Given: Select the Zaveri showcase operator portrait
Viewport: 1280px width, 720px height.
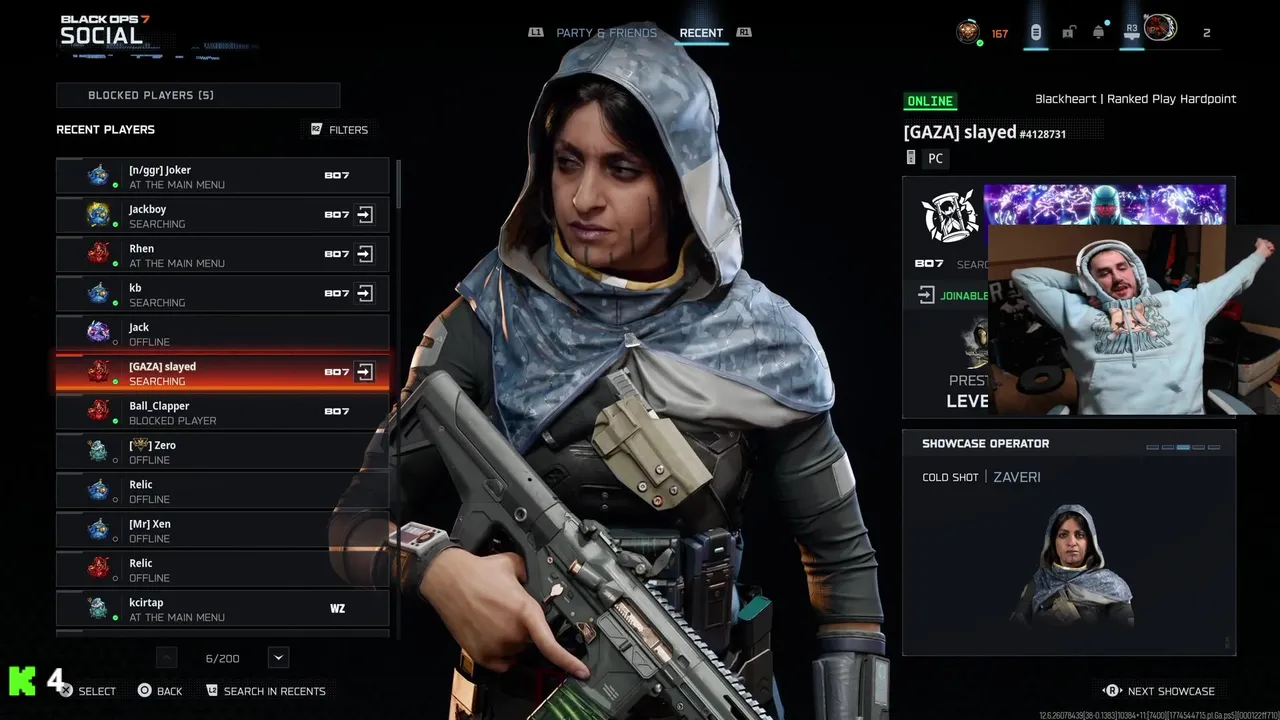Looking at the screenshot, I should 1070,565.
